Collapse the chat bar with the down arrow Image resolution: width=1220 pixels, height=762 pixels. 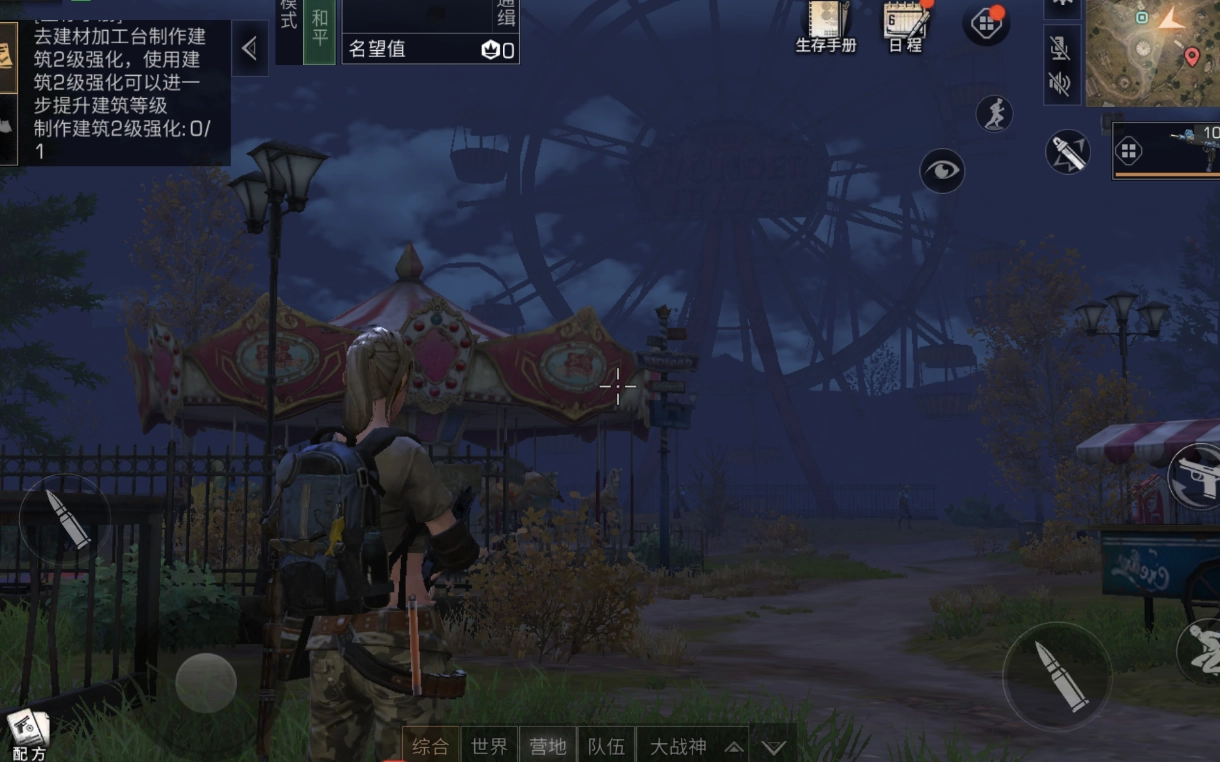[773, 747]
